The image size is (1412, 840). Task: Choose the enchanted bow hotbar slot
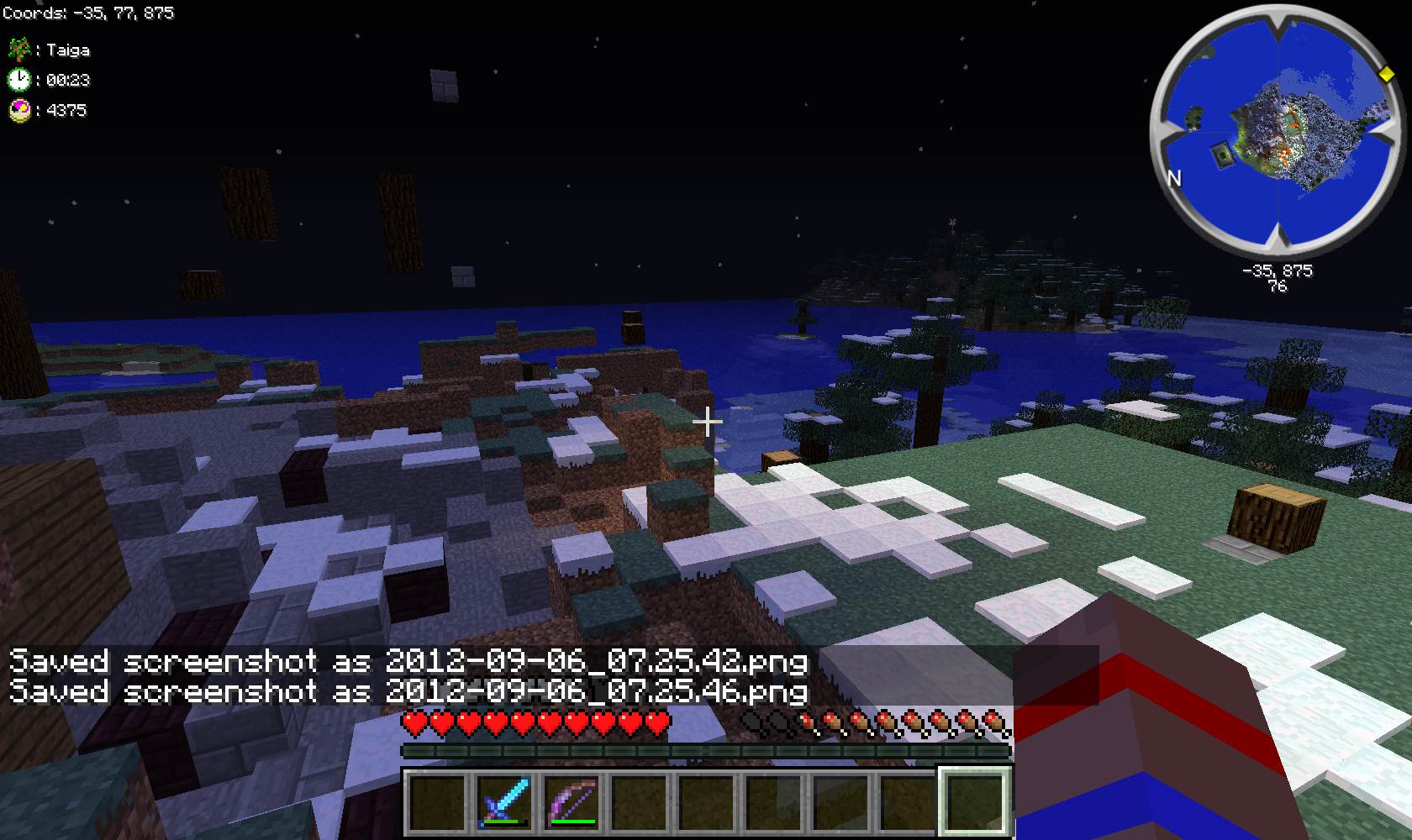[x=572, y=801]
